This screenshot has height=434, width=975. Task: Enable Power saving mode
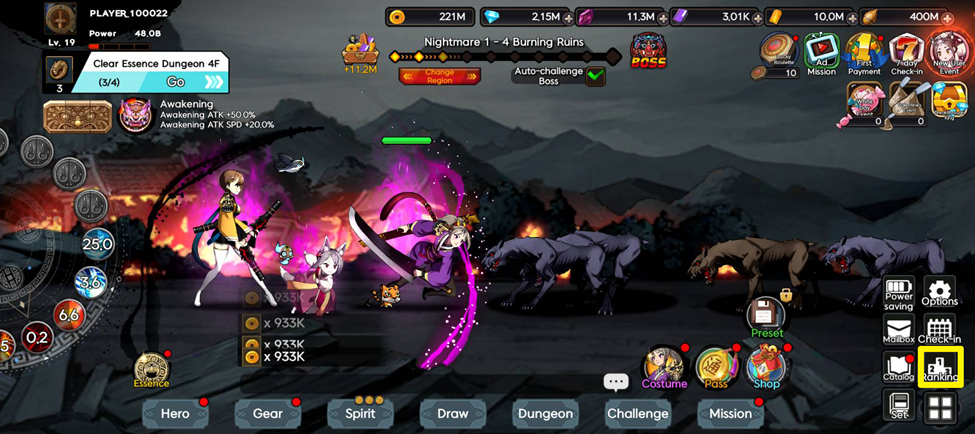pos(898,293)
